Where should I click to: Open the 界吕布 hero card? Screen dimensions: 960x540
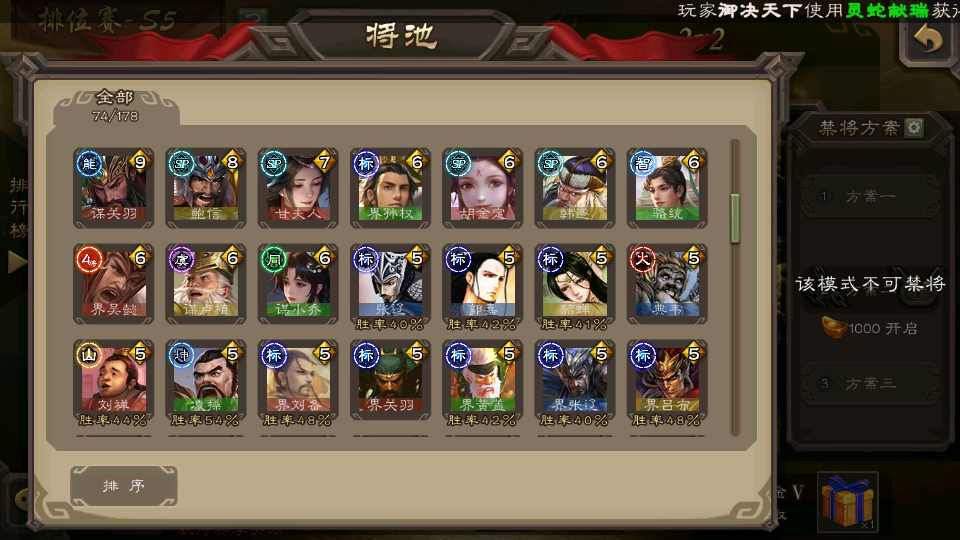point(667,380)
